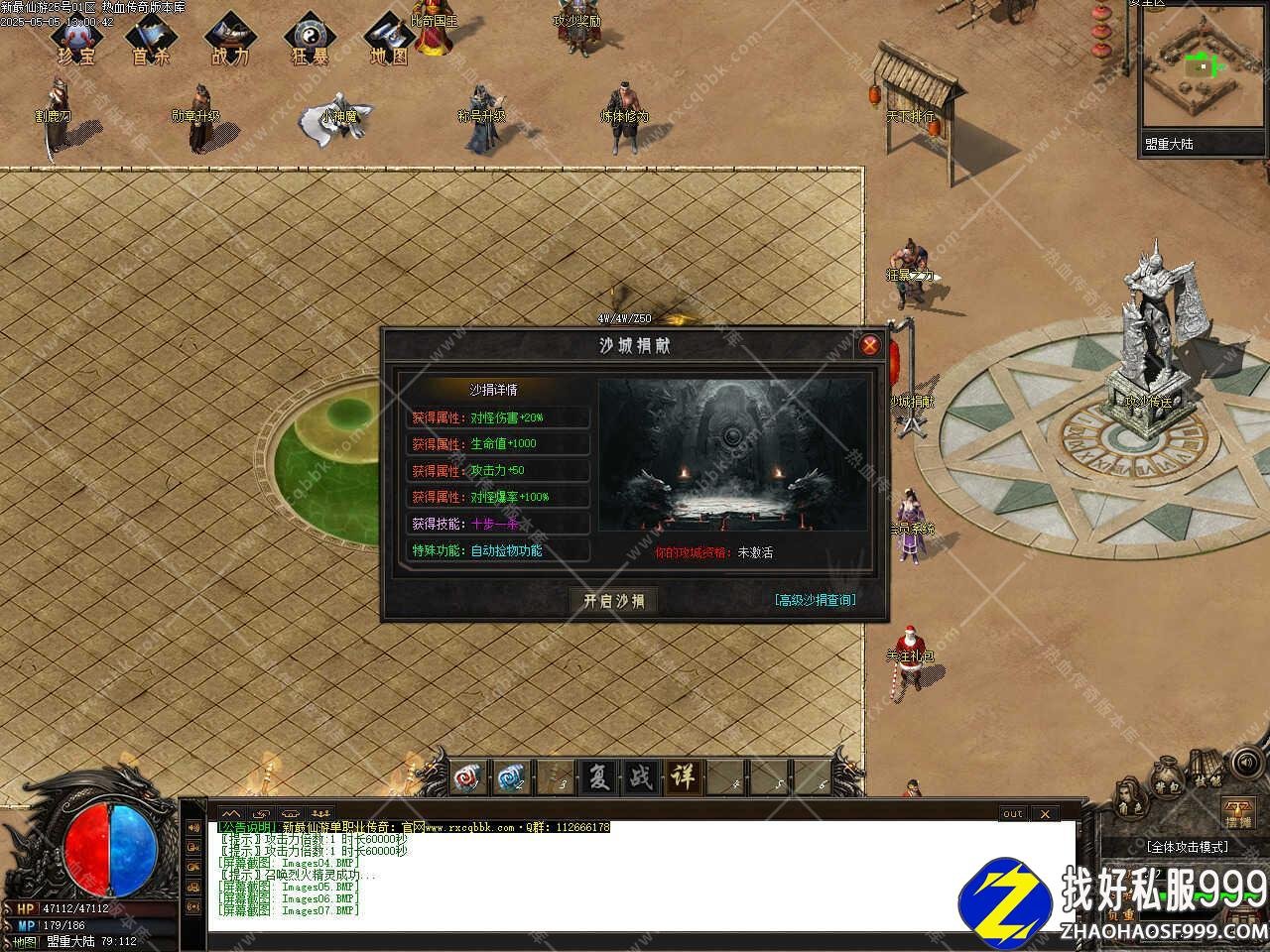This screenshot has width=1270, height=952.
Task: Toggle the 复 button on the hotbar
Action: (x=598, y=776)
